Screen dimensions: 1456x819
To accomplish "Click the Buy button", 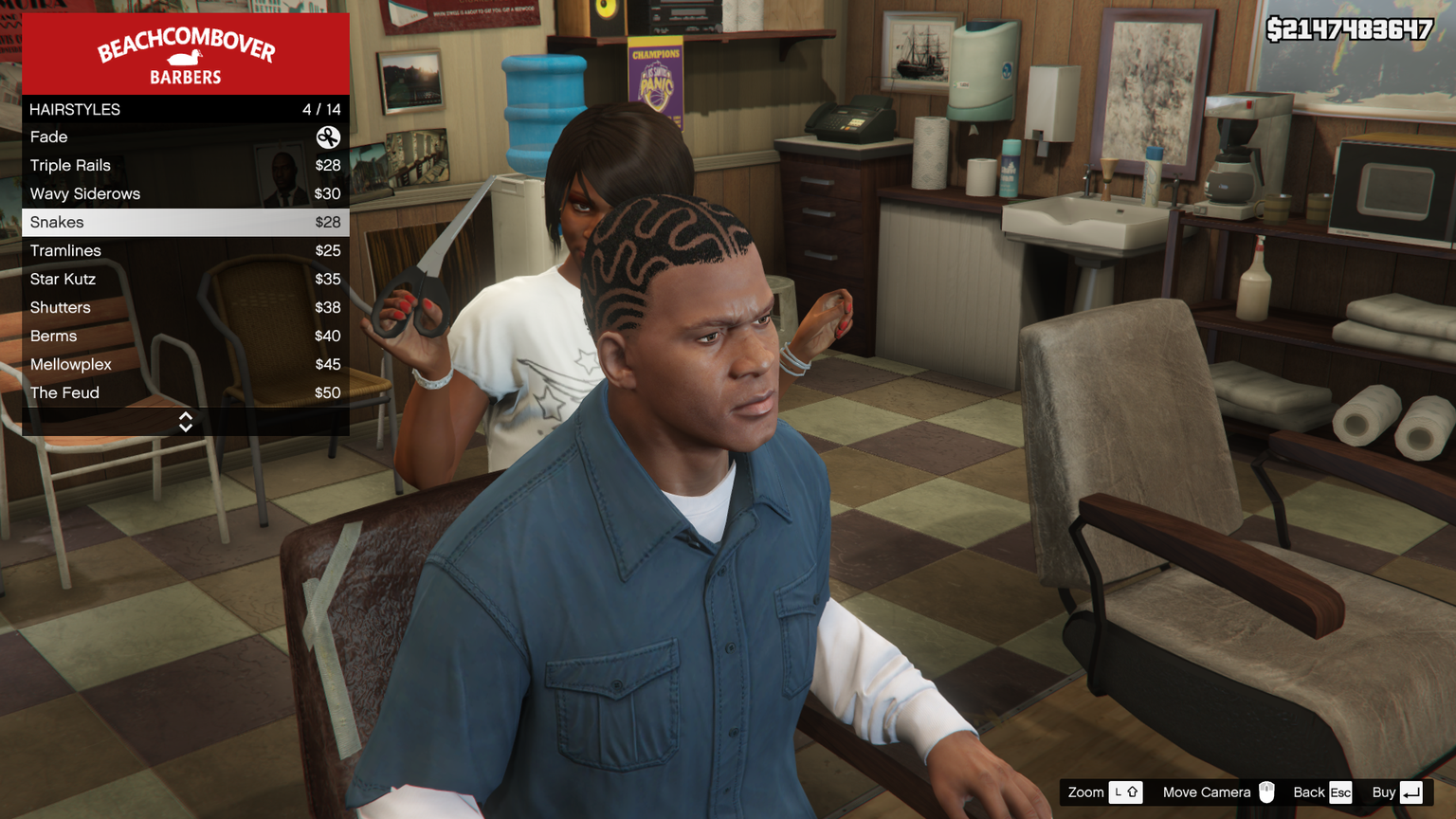I will pyautogui.click(x=1397, y=792).
